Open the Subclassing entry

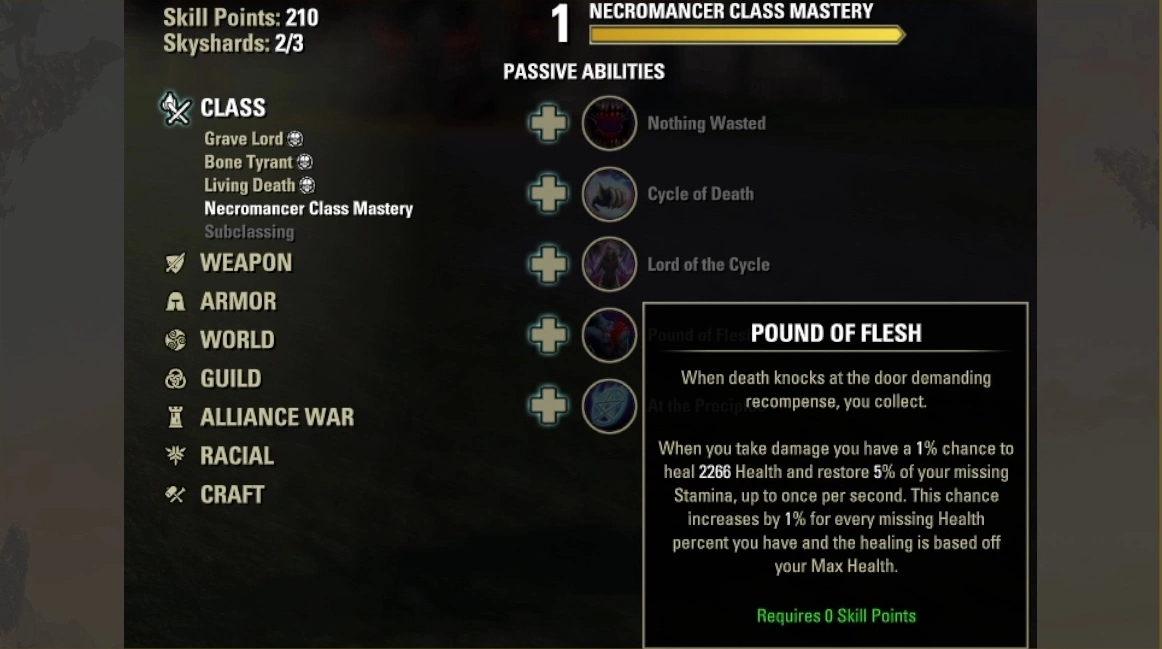[x=249, y=232]
